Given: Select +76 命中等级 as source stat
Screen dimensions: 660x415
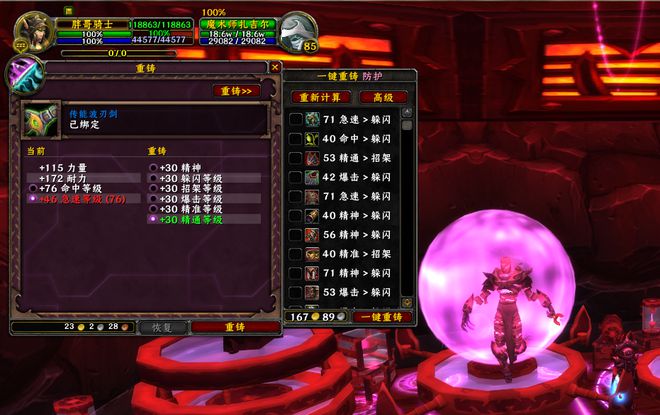Looking at the screenshot, I should pyautogui.click(x=35, y=188).
